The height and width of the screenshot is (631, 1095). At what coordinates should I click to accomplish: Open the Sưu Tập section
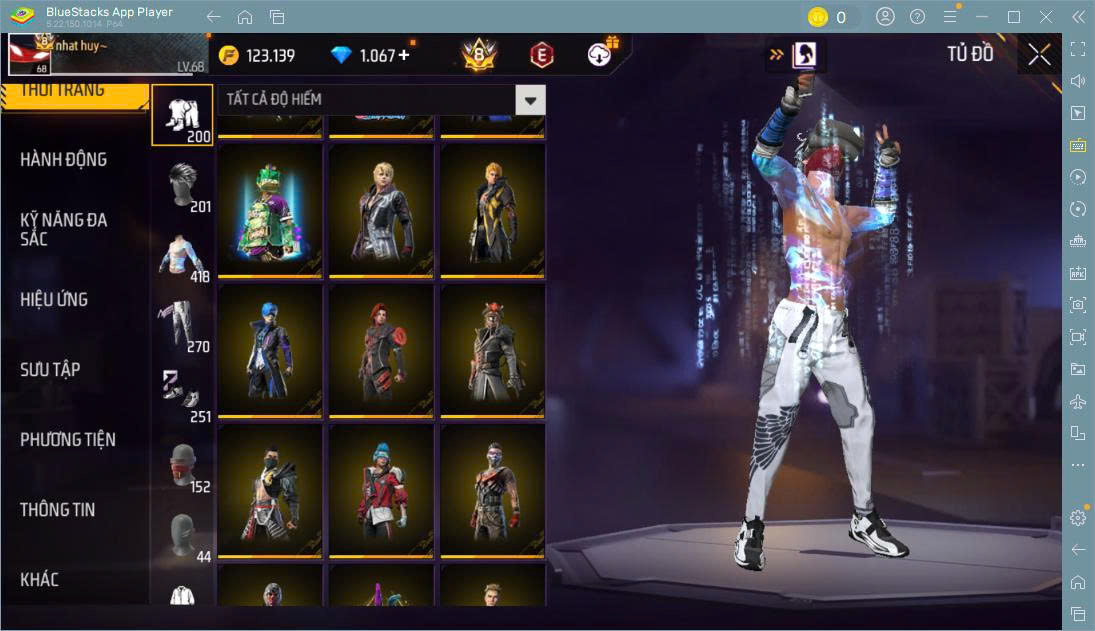pyautogui.click(x=50, y=370)
